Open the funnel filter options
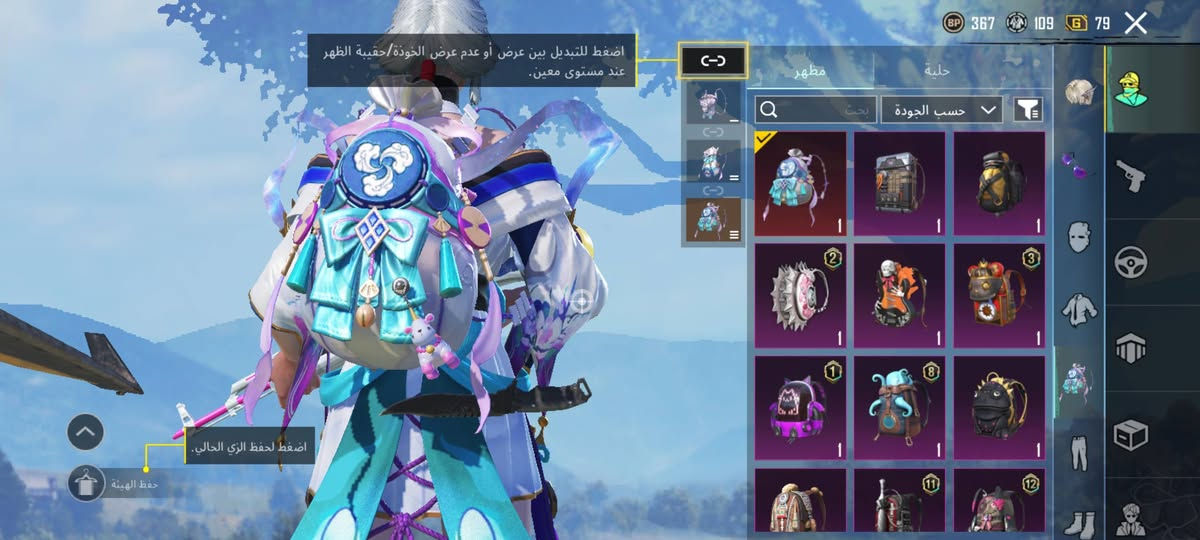 click(1028, 109)
